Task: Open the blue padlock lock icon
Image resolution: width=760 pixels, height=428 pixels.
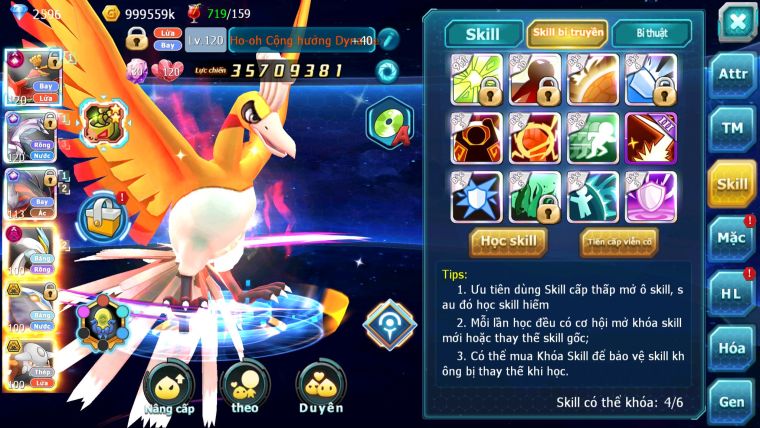Action: pos(101,214)
